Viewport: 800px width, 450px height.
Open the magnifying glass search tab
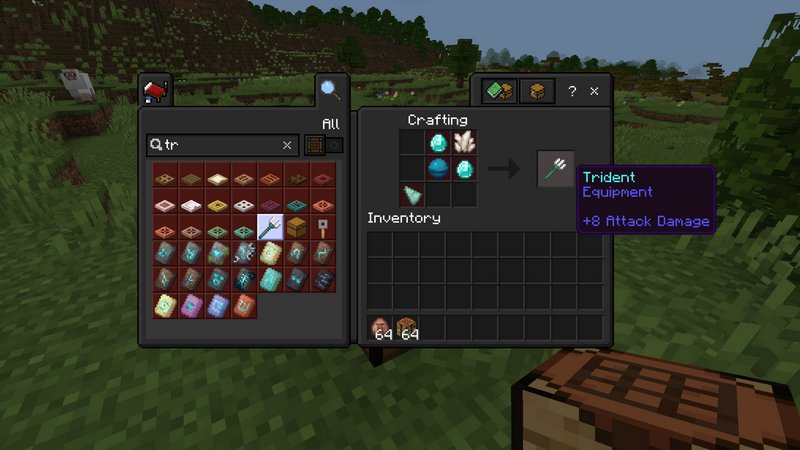pyautogui.click(x=329, y=91)
